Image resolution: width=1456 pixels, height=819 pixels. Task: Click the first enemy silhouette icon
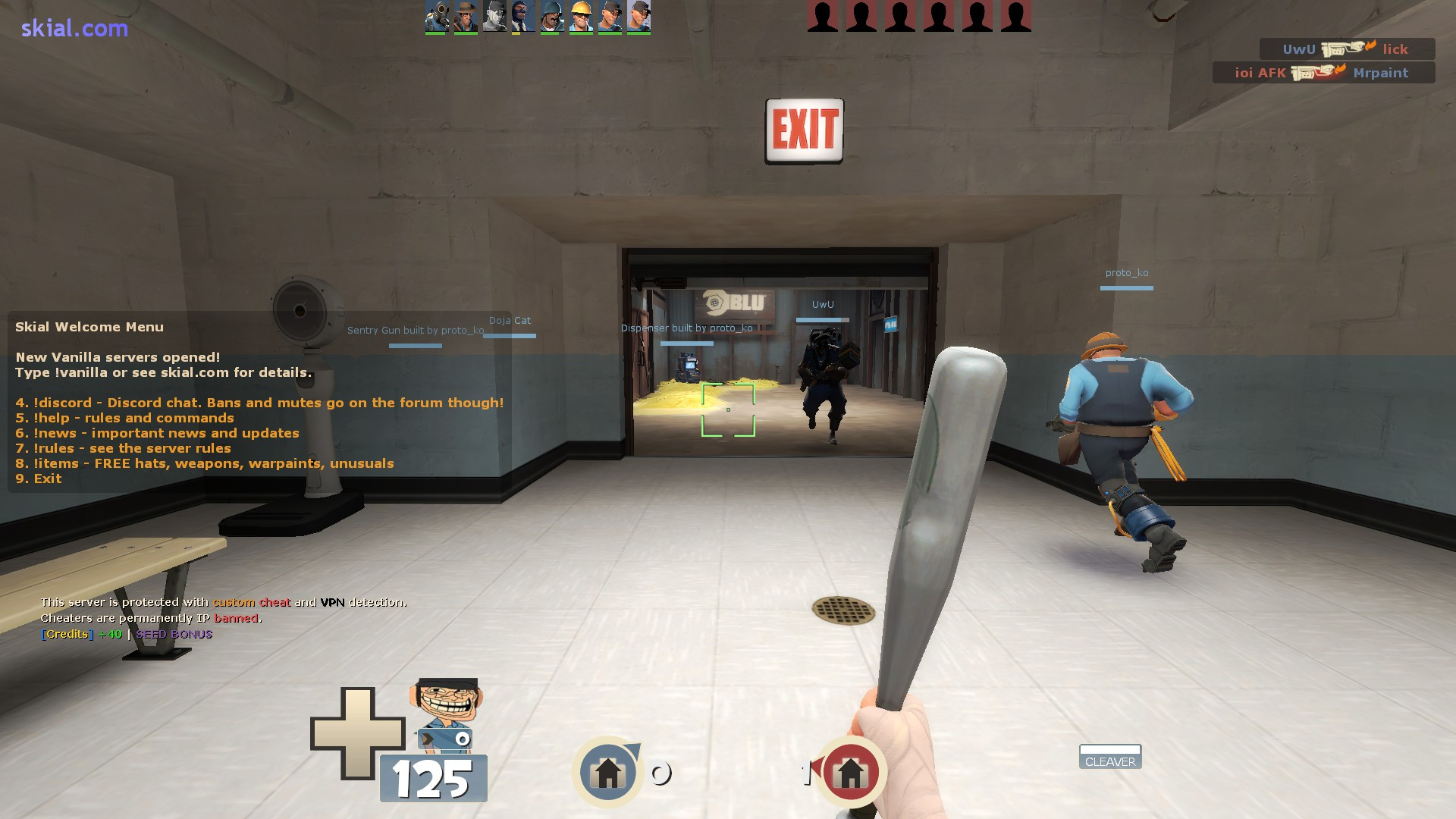tap(823, 17)
